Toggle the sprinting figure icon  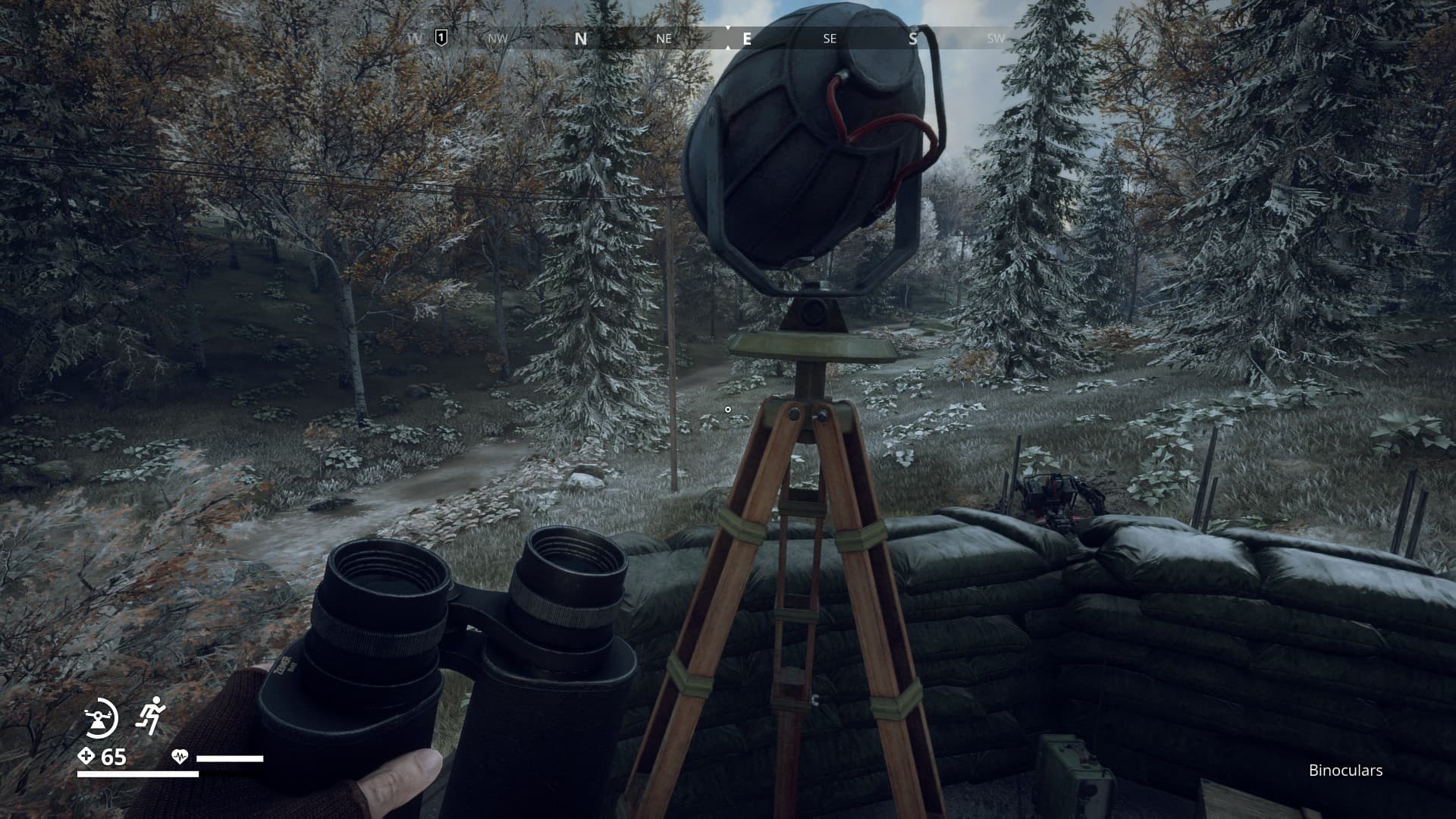click(150, 714)
